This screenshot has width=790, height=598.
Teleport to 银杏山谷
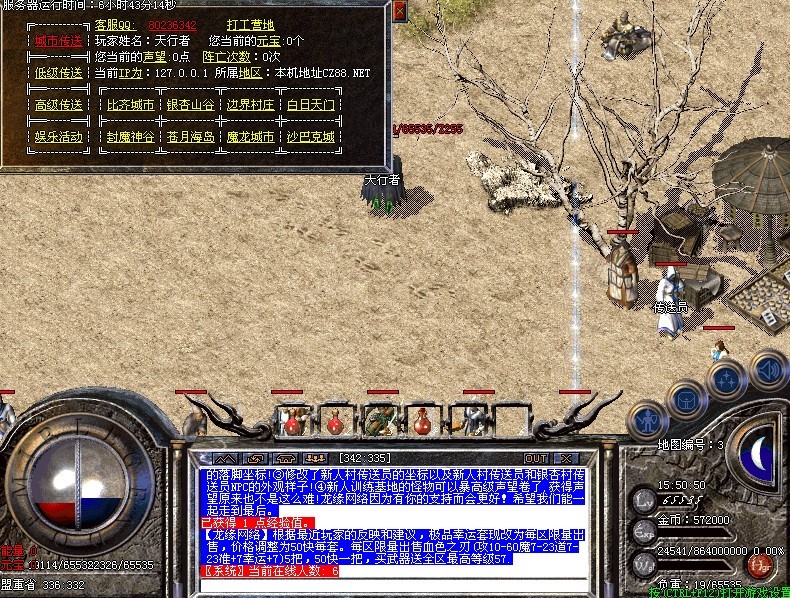pyautogui.click(x=190, y=105)
